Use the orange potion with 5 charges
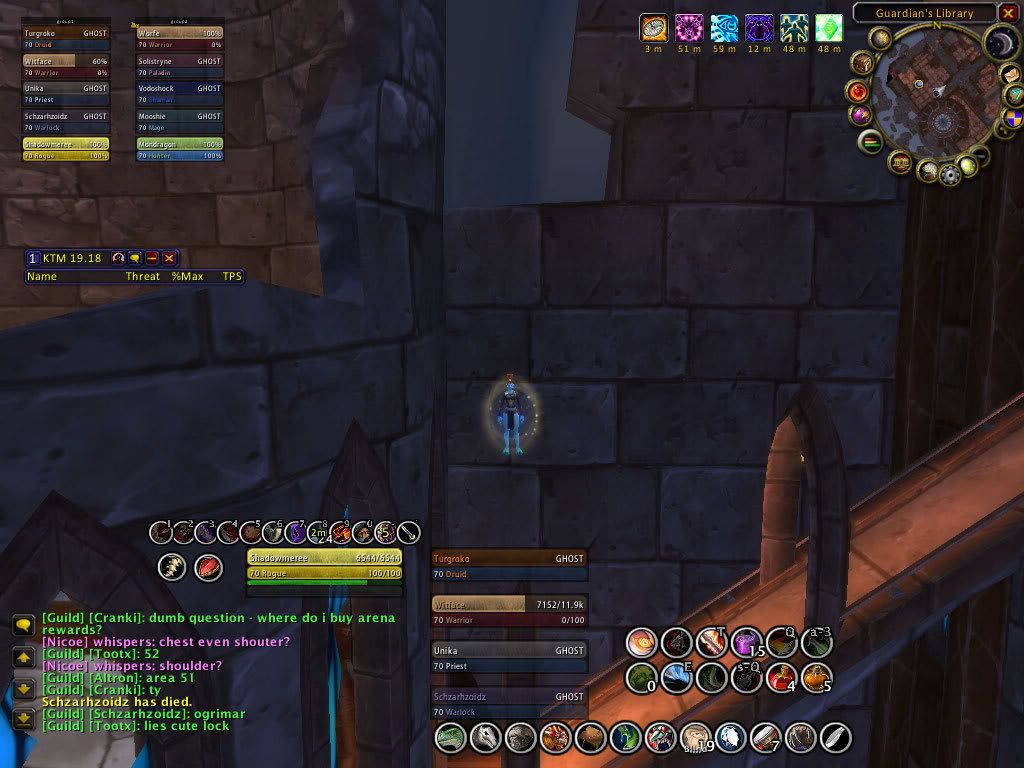Image resolution: width=1024 pixels, height=768 pixels. pos(816,677)
